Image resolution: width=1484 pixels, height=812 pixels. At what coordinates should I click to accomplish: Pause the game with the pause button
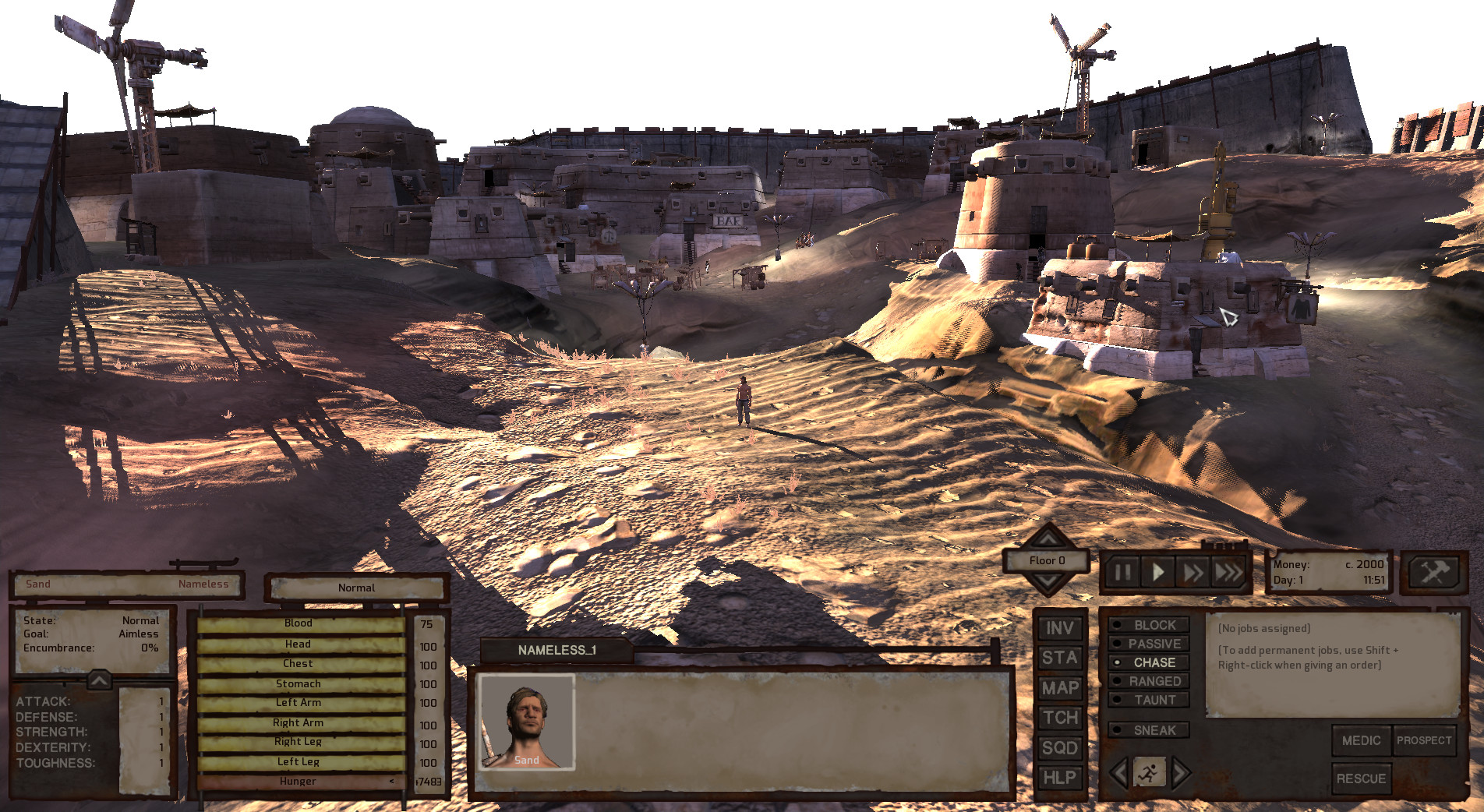point(1125,570)
